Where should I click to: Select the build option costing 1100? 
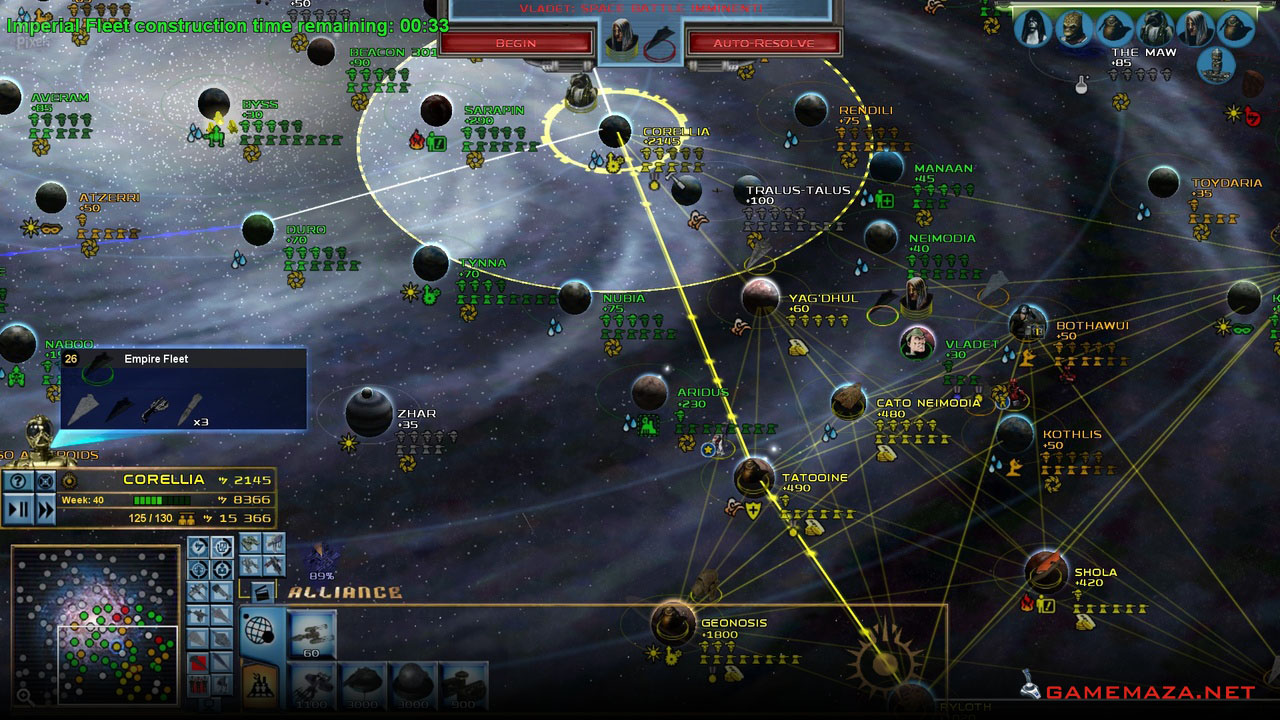pos(312,685)
